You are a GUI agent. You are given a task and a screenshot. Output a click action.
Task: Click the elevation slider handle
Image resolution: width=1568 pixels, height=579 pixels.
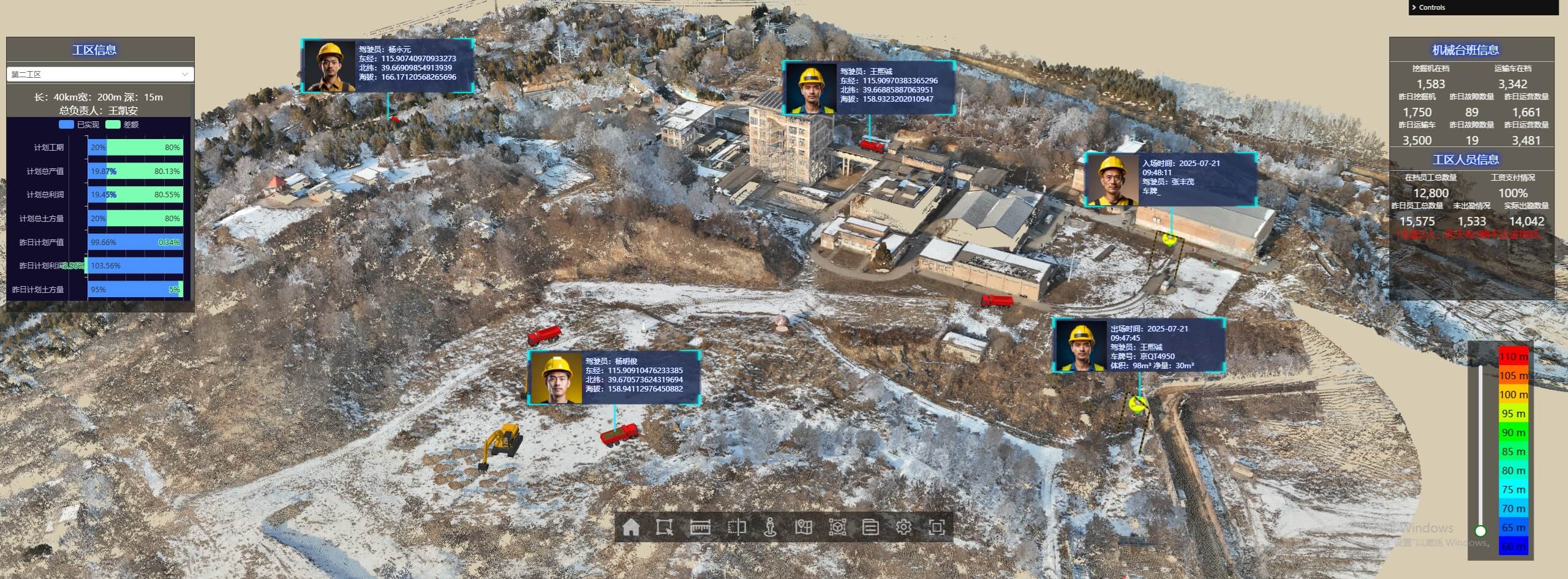click(x=1480, y=531)
